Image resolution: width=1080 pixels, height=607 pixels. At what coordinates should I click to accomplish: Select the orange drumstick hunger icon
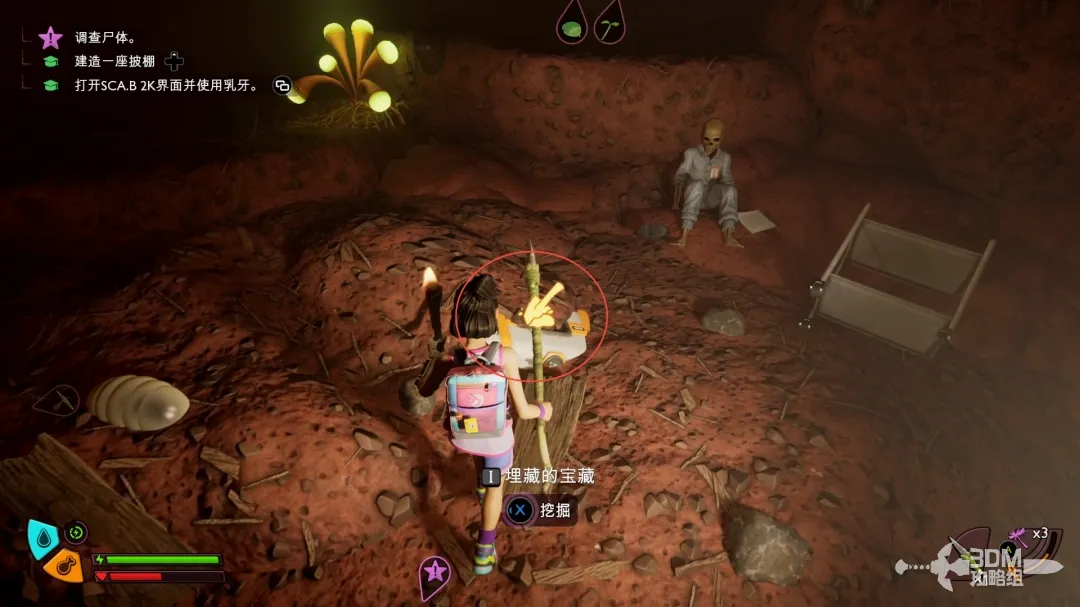[x=64, y=565]
